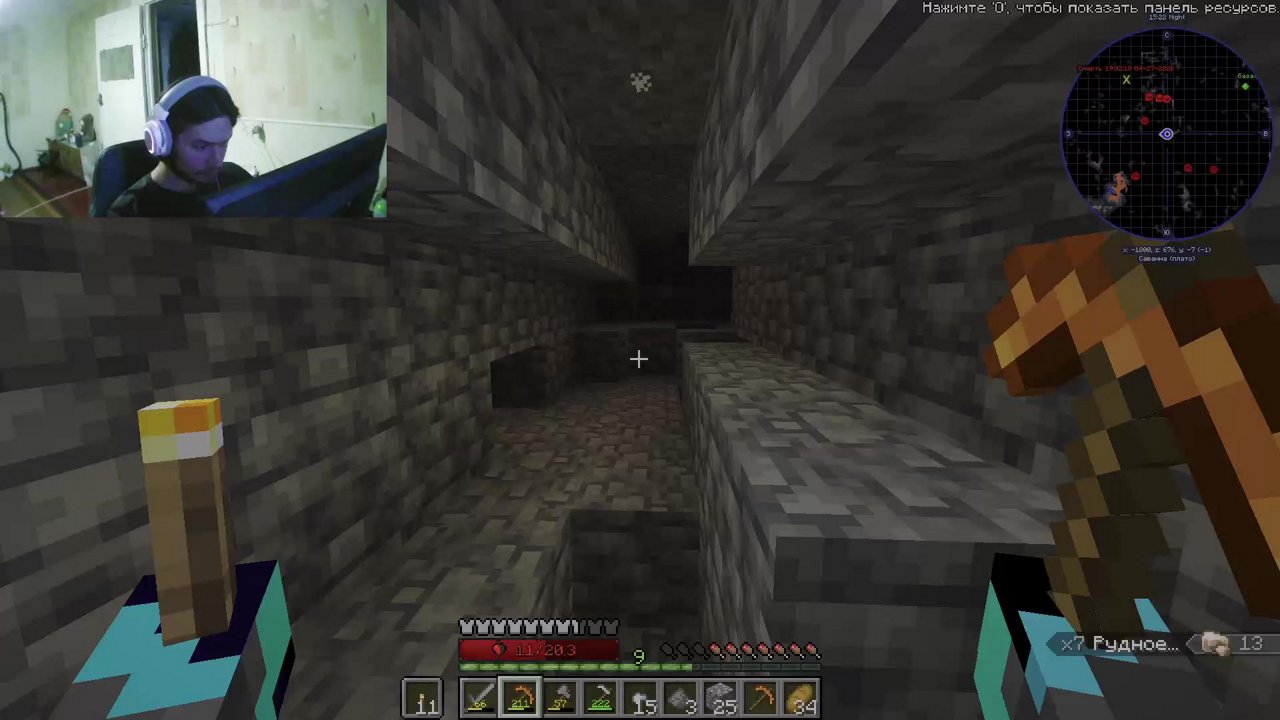1280x720 pixels.
Task: Click the stack of 15 torches in the hotbar
Action: pos(640,698)
